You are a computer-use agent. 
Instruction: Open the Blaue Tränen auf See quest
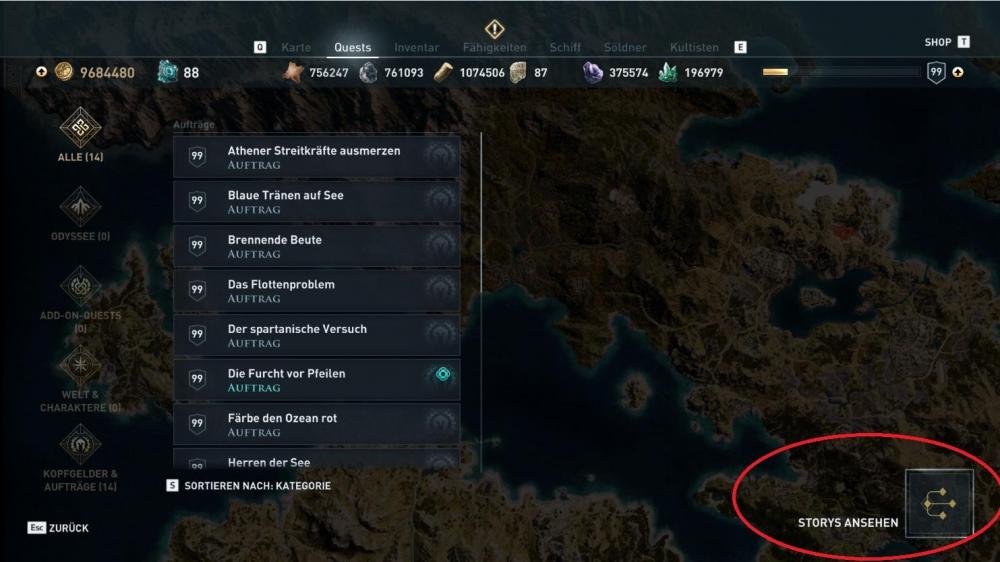[316, 202]
